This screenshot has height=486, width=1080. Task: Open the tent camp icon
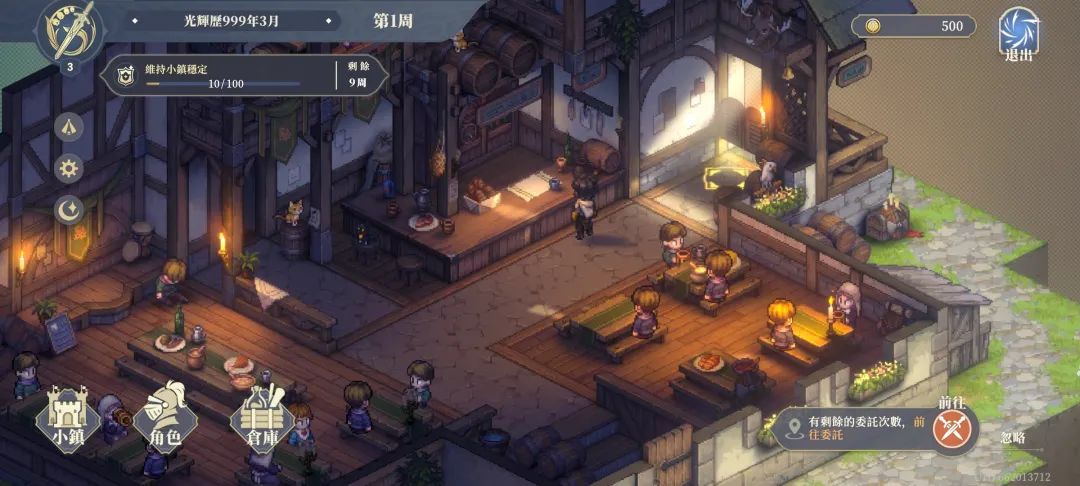click(69, 127)
